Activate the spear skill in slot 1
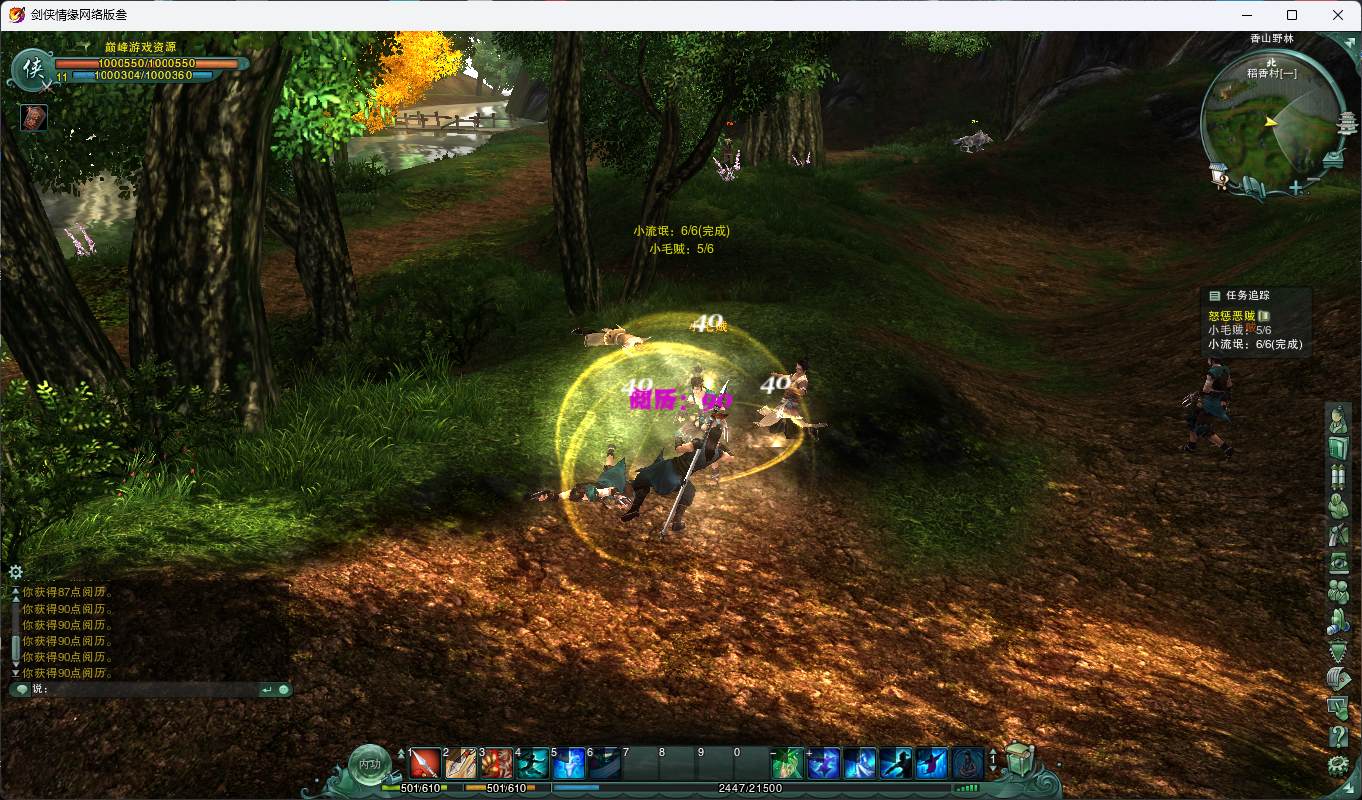 point(425,764)
